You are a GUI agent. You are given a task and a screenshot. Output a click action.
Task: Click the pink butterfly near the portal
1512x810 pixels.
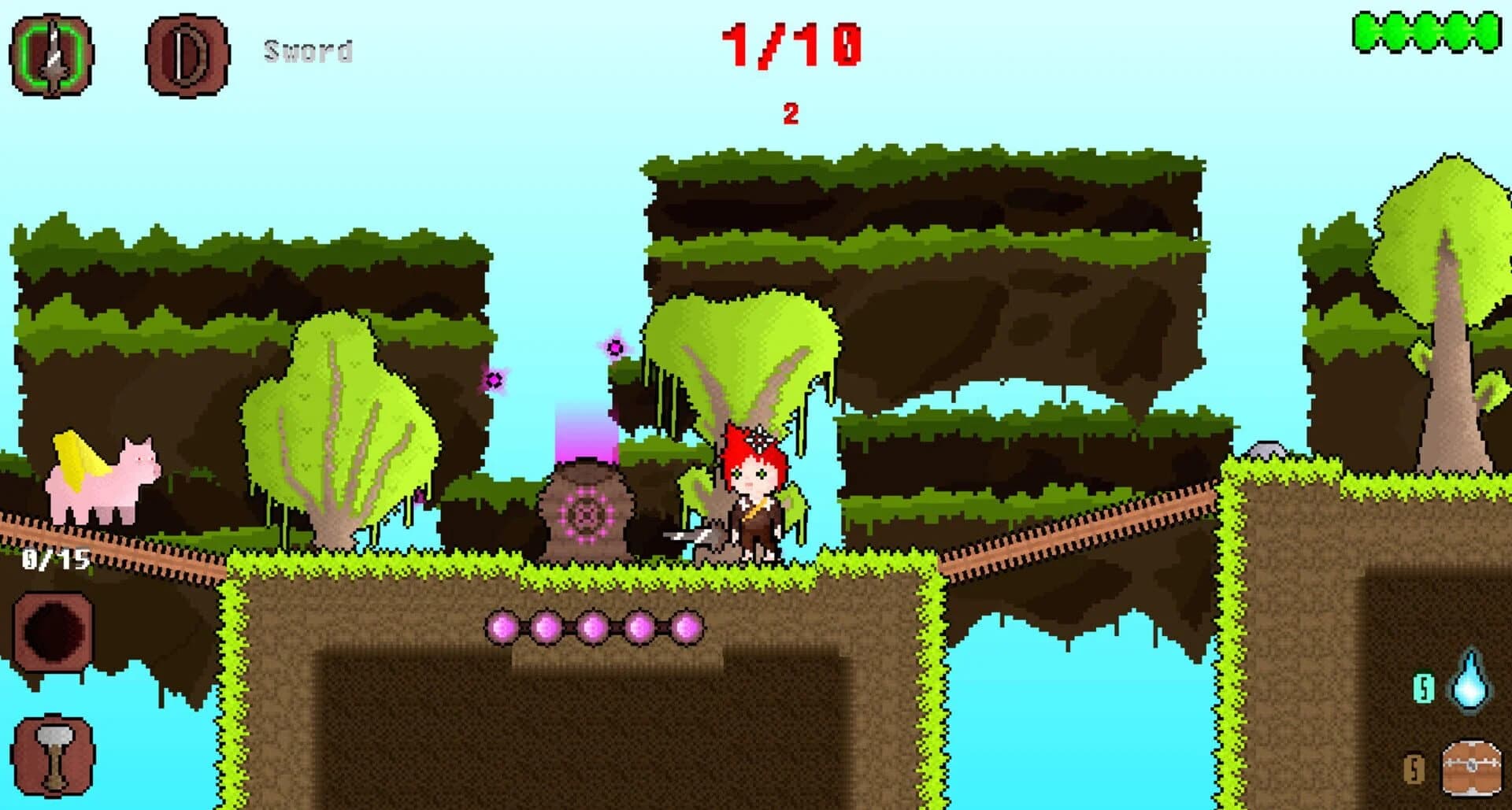(x=494, y=380)
